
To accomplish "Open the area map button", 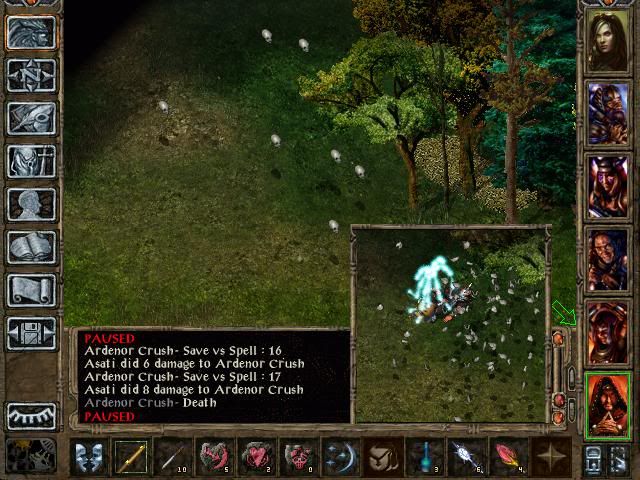I will point(31,75).
